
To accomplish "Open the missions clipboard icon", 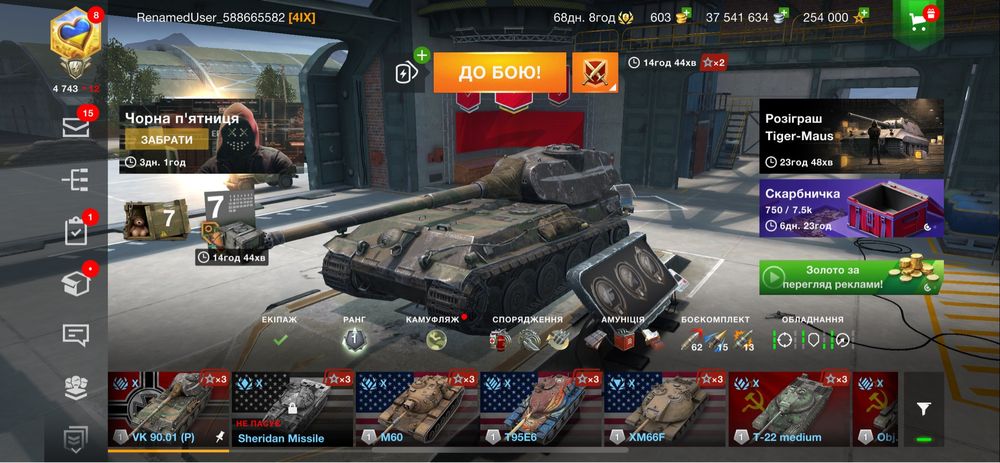I will 76,231.
